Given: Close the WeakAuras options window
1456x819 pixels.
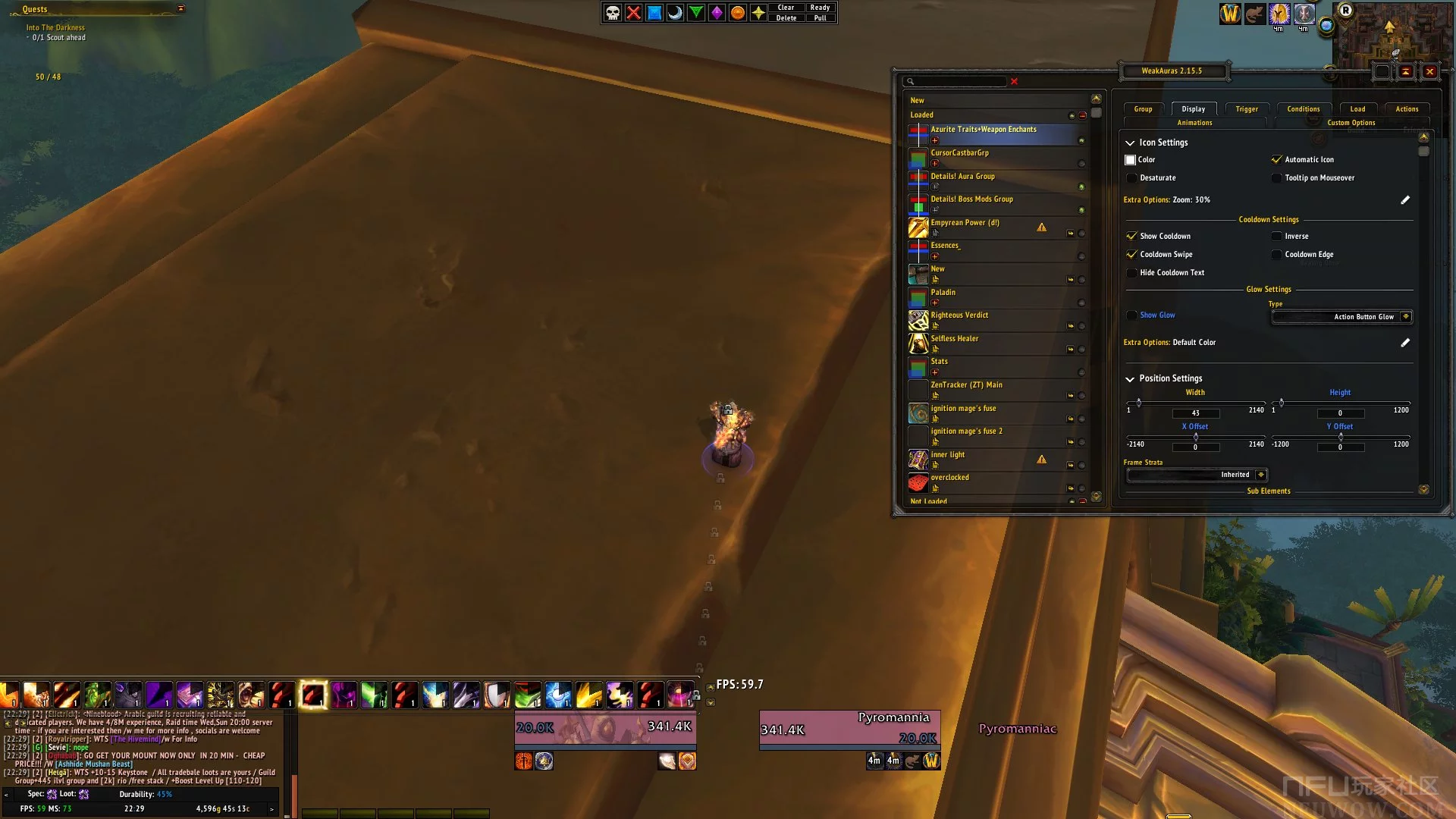Looking at the screenshot, I should (1429, 72).
